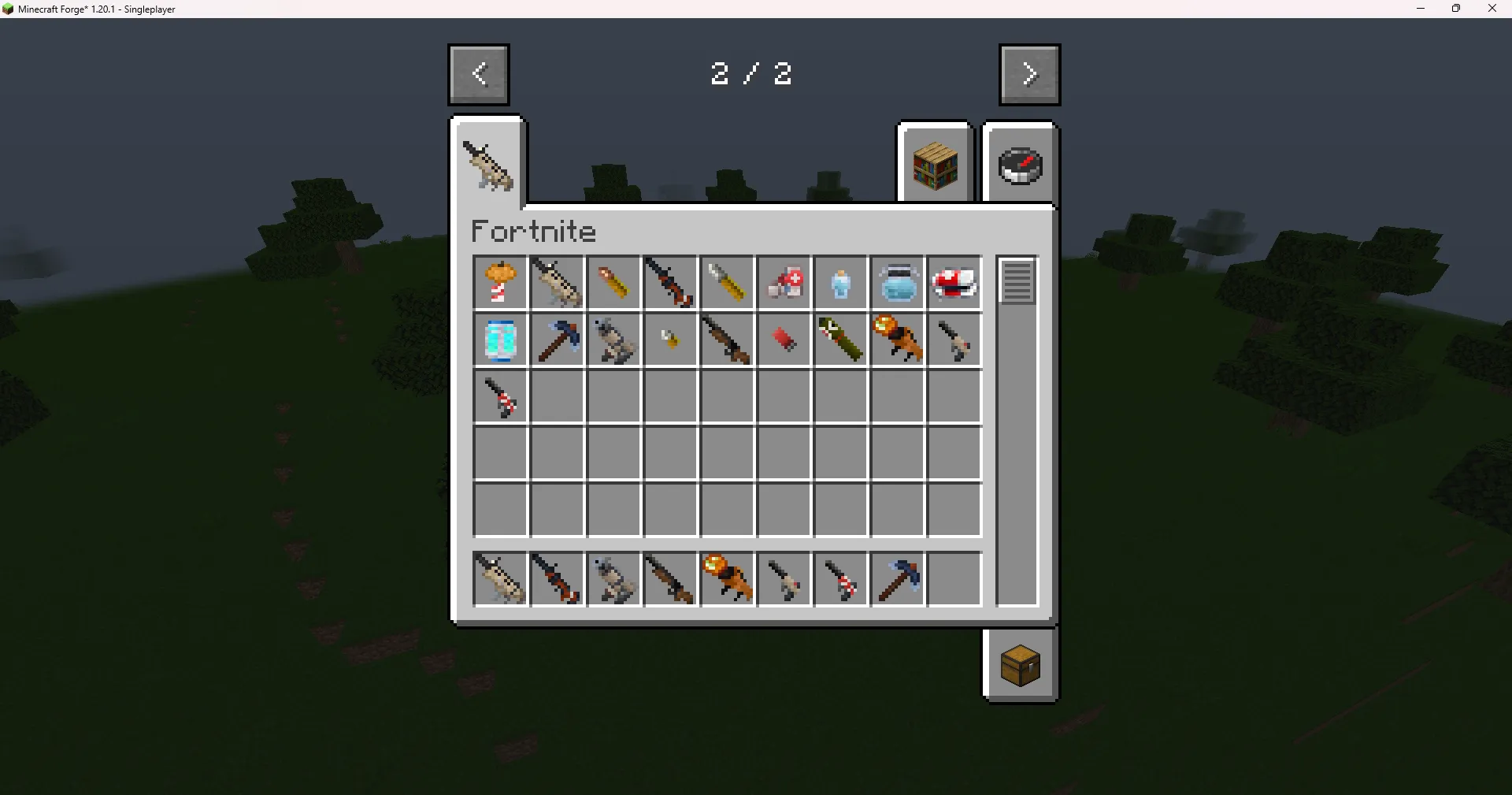Grab the hunting rifle item
1512x795 pixels.
click(x=727, y=340)
